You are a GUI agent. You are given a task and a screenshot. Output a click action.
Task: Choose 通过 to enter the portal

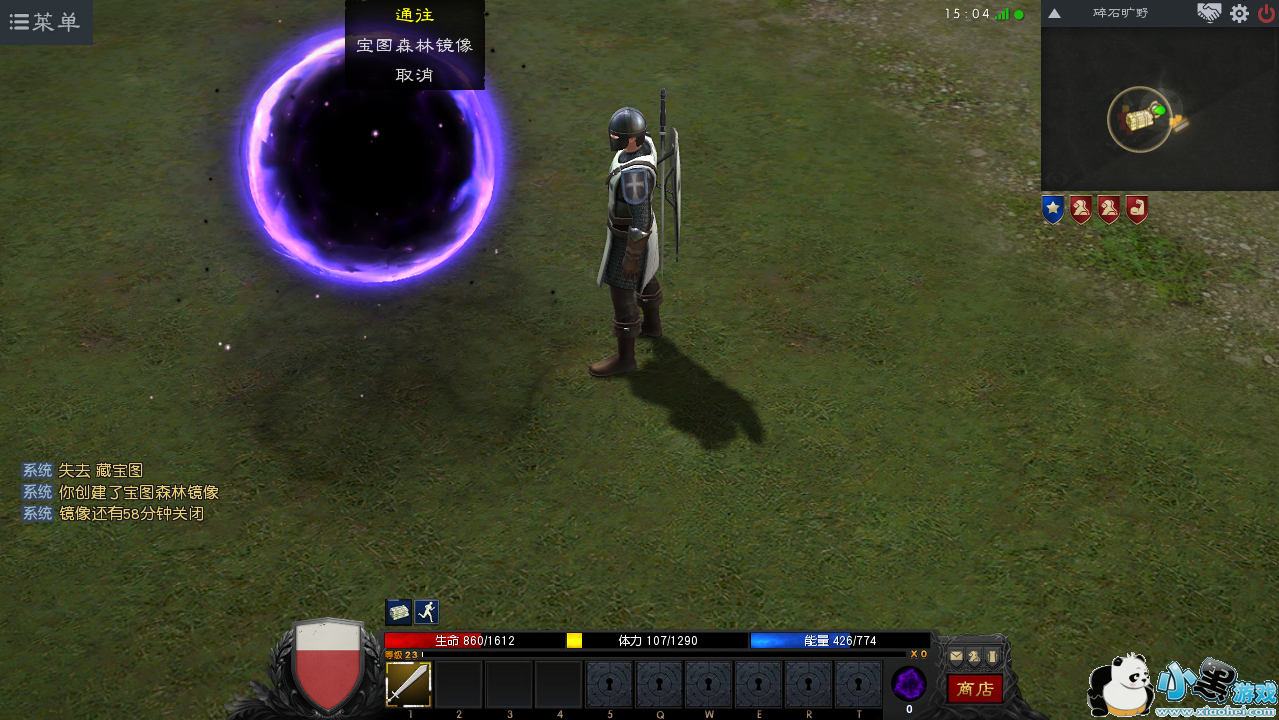pos(414,15)
